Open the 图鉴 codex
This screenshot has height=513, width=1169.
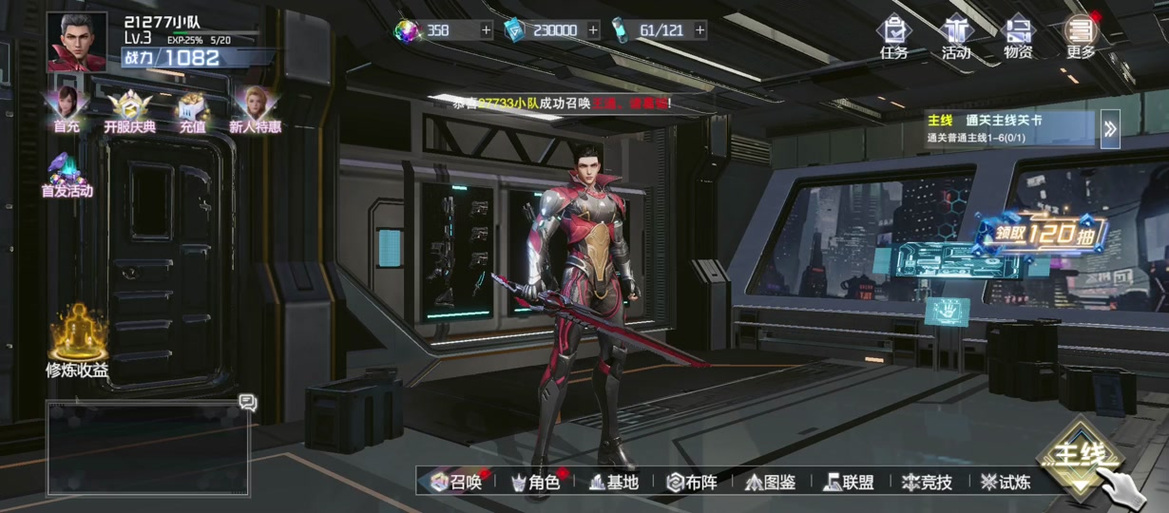point(770,482)
